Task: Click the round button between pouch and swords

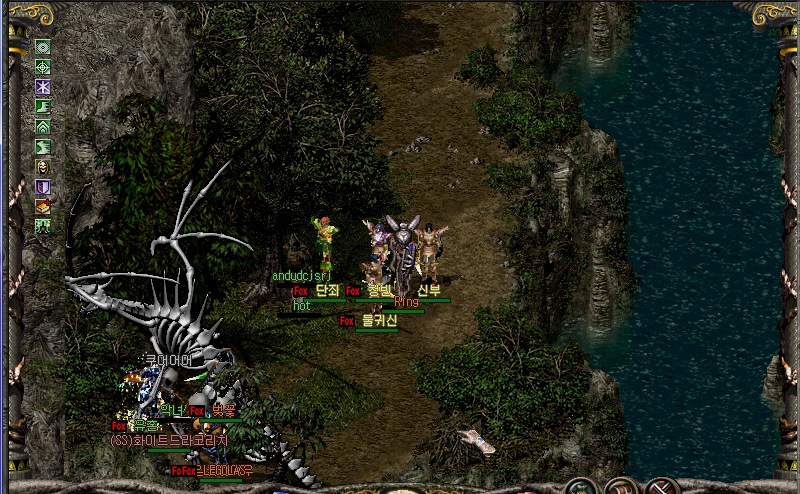Action: pos(621,487)
